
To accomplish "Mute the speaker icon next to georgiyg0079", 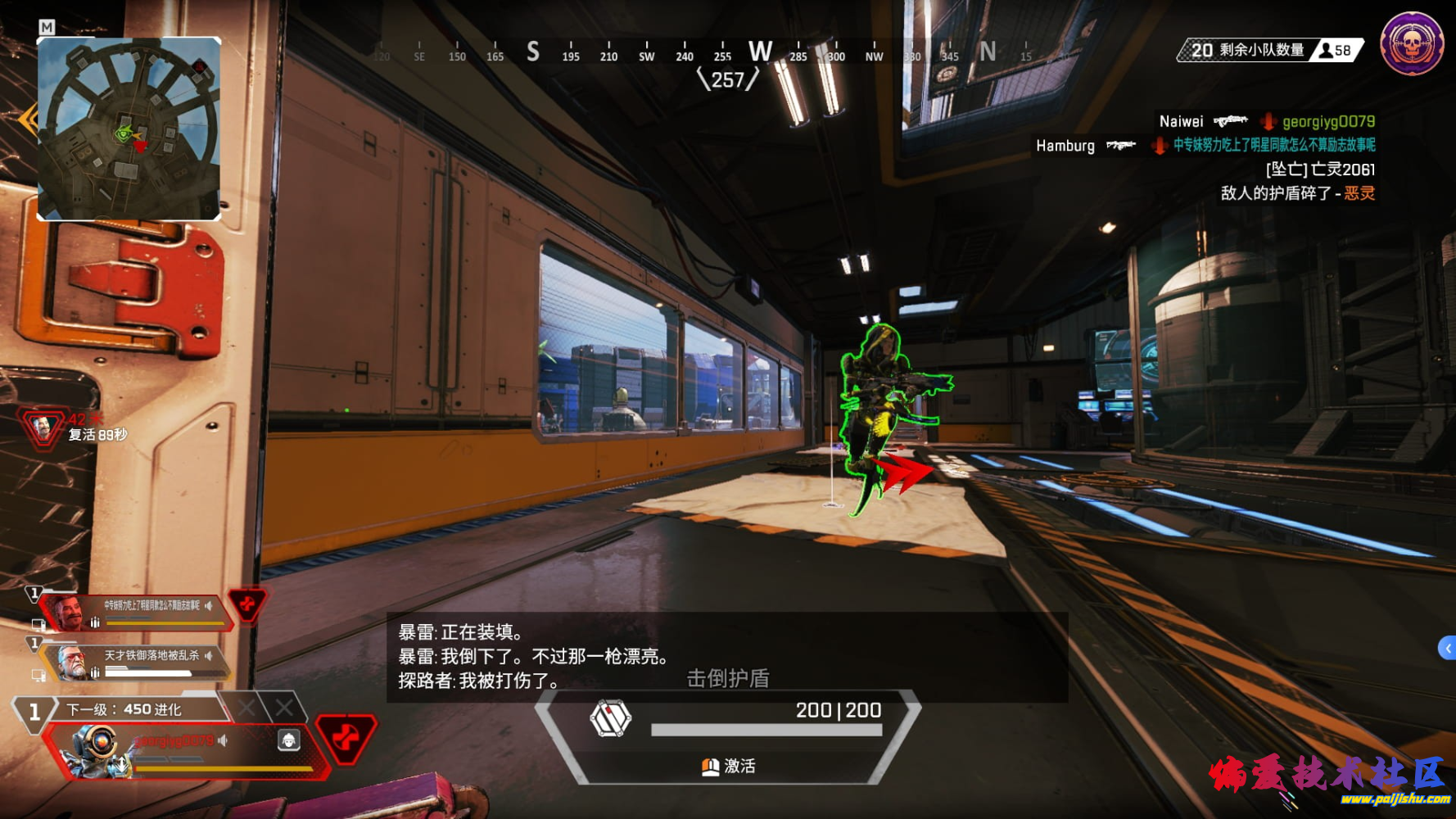I will [x=223, y=740].
